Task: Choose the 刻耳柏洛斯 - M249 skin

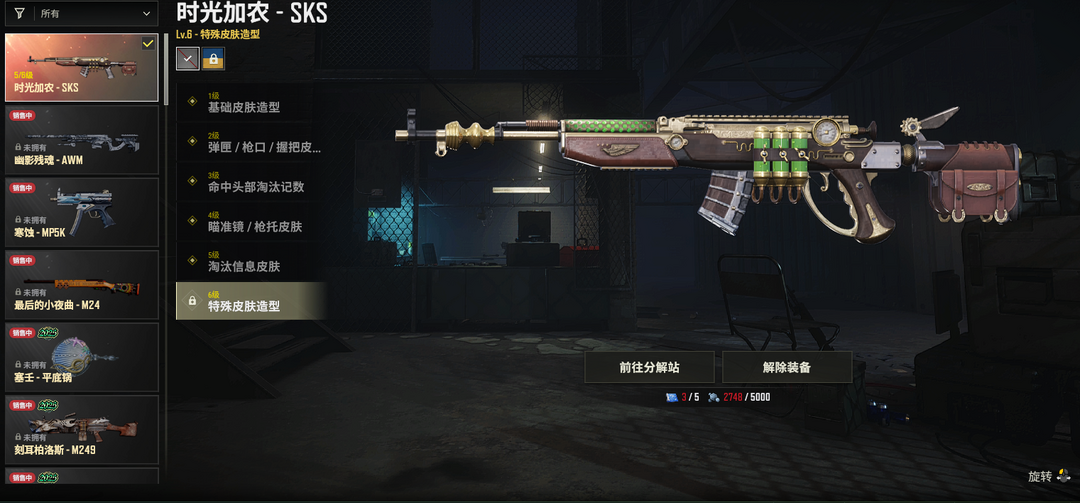Action: pyautogui.click(x=81, y=430)
